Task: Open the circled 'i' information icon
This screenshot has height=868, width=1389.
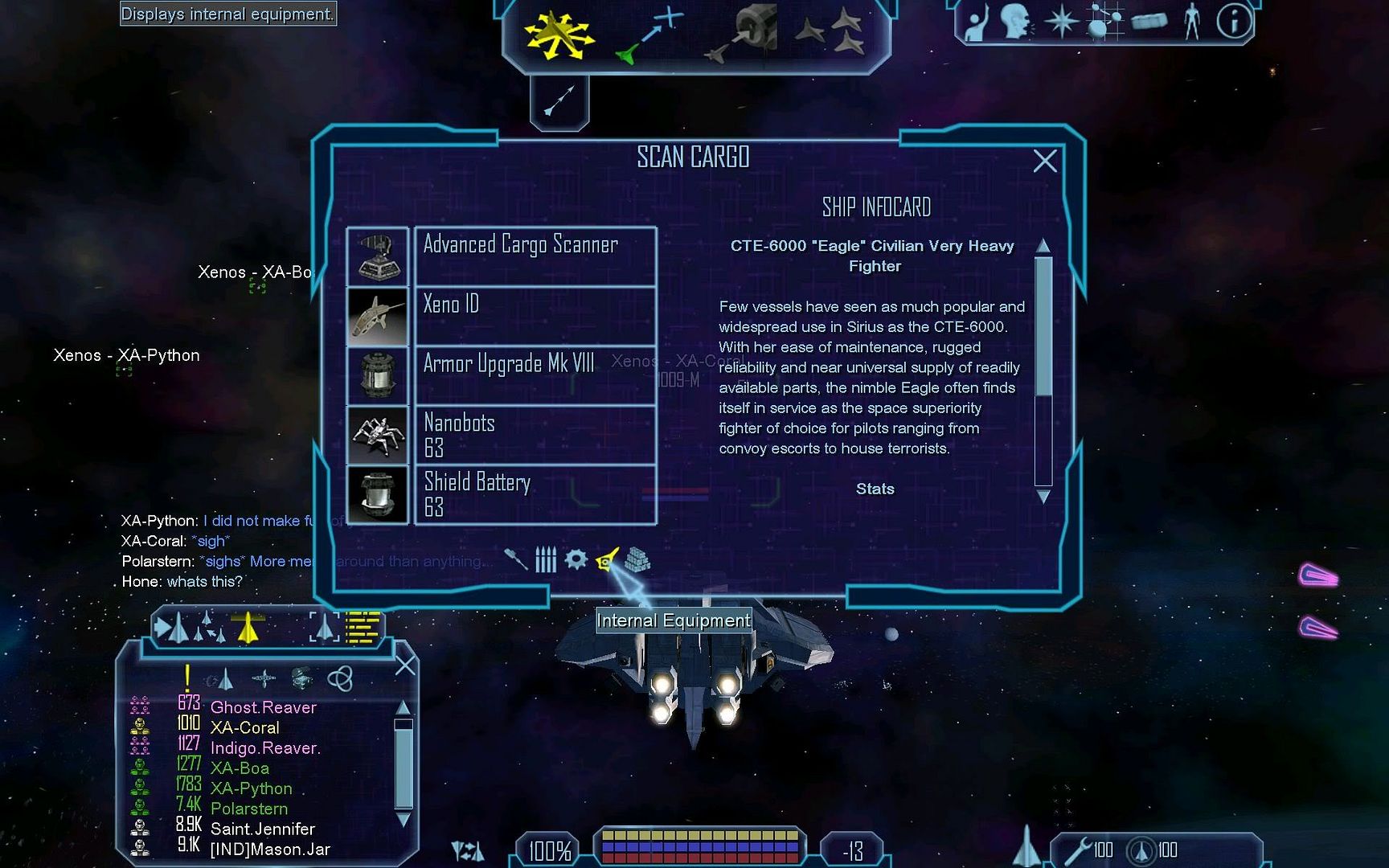Action: [x=1233, y=22]
